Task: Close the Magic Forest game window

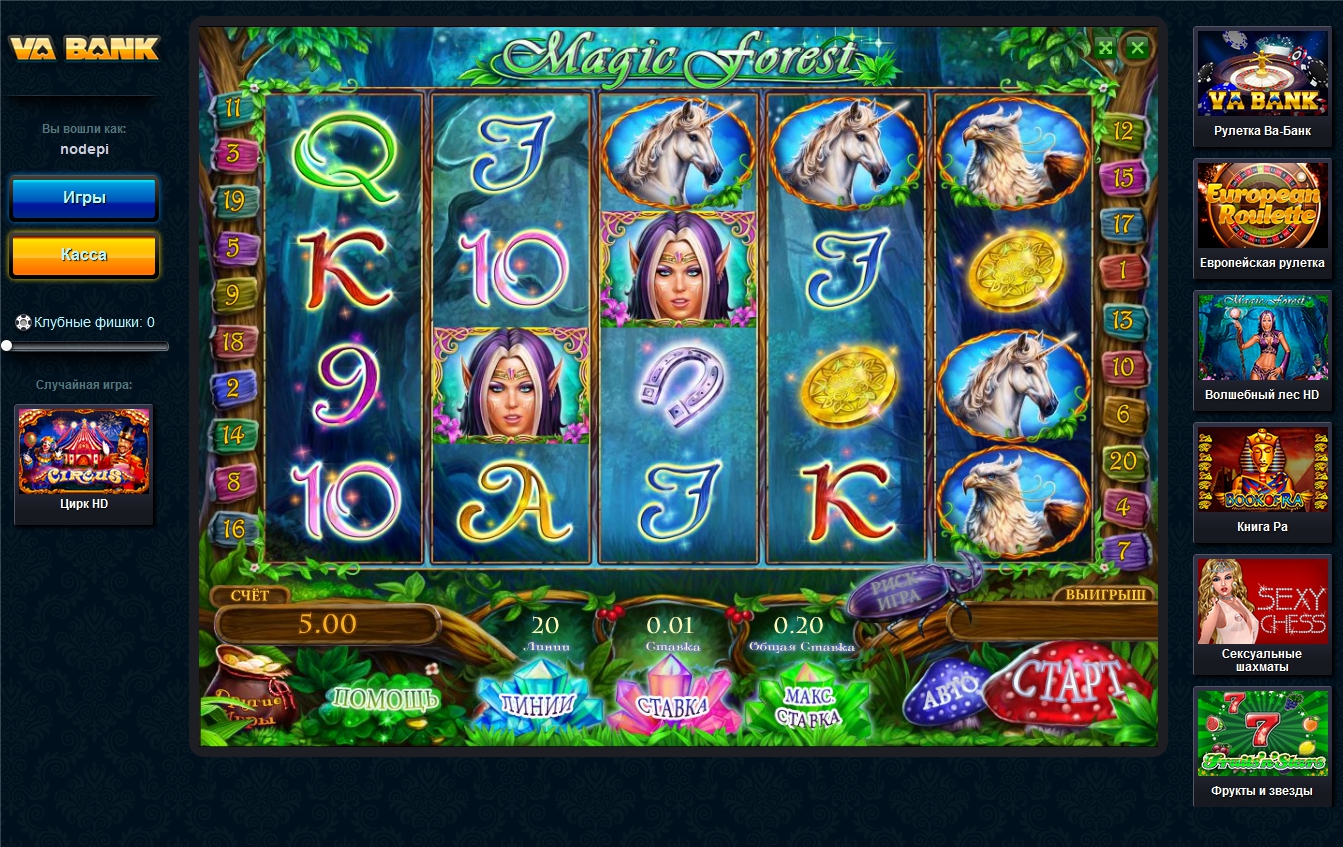Action: (x=1137, y=47)
